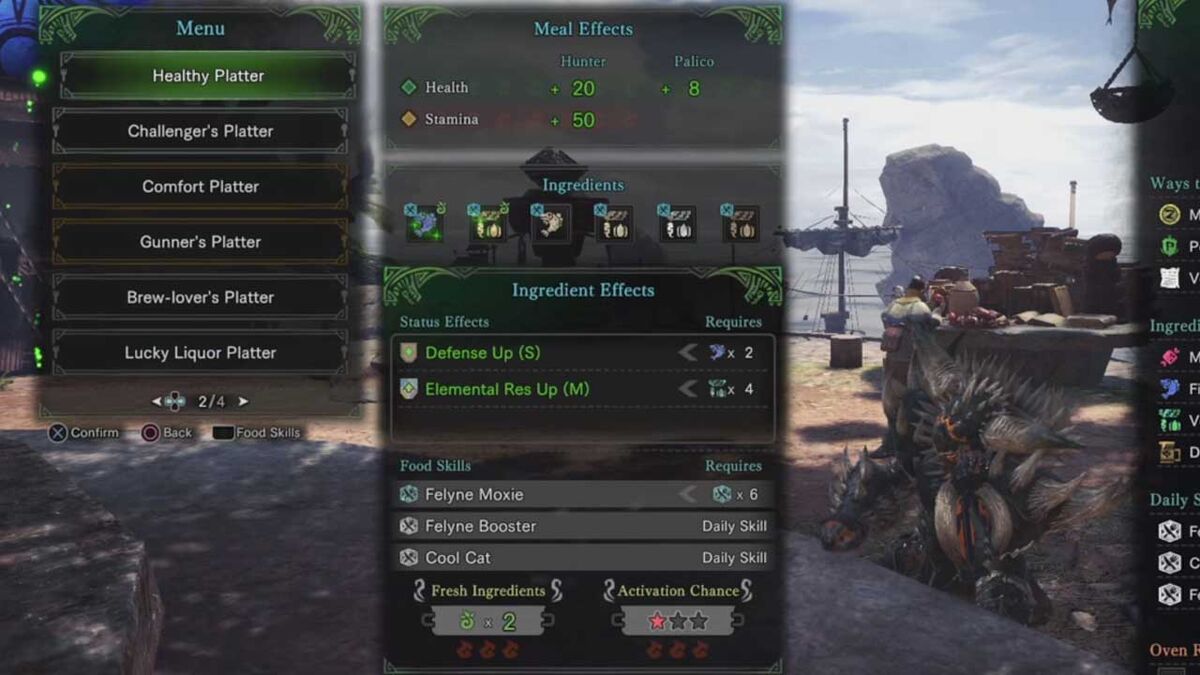This screenshot has width=1200, height=675.
Task: Select the Elemental Res Up (M) row
Action: (x=582, y=389)
